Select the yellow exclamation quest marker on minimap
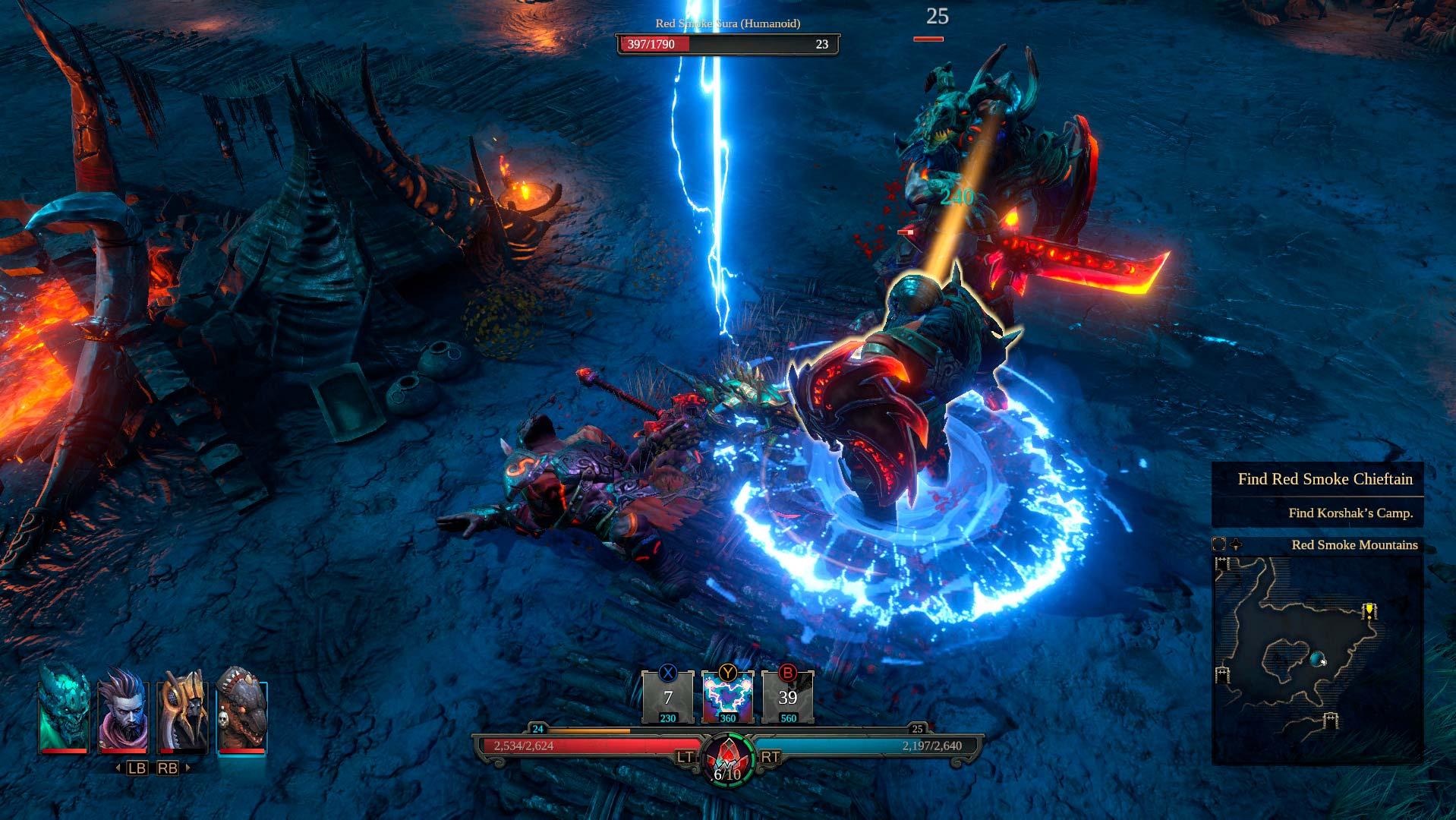Image resolution: width=1456 pixels, height=820 pixels. coord(1369,610)
